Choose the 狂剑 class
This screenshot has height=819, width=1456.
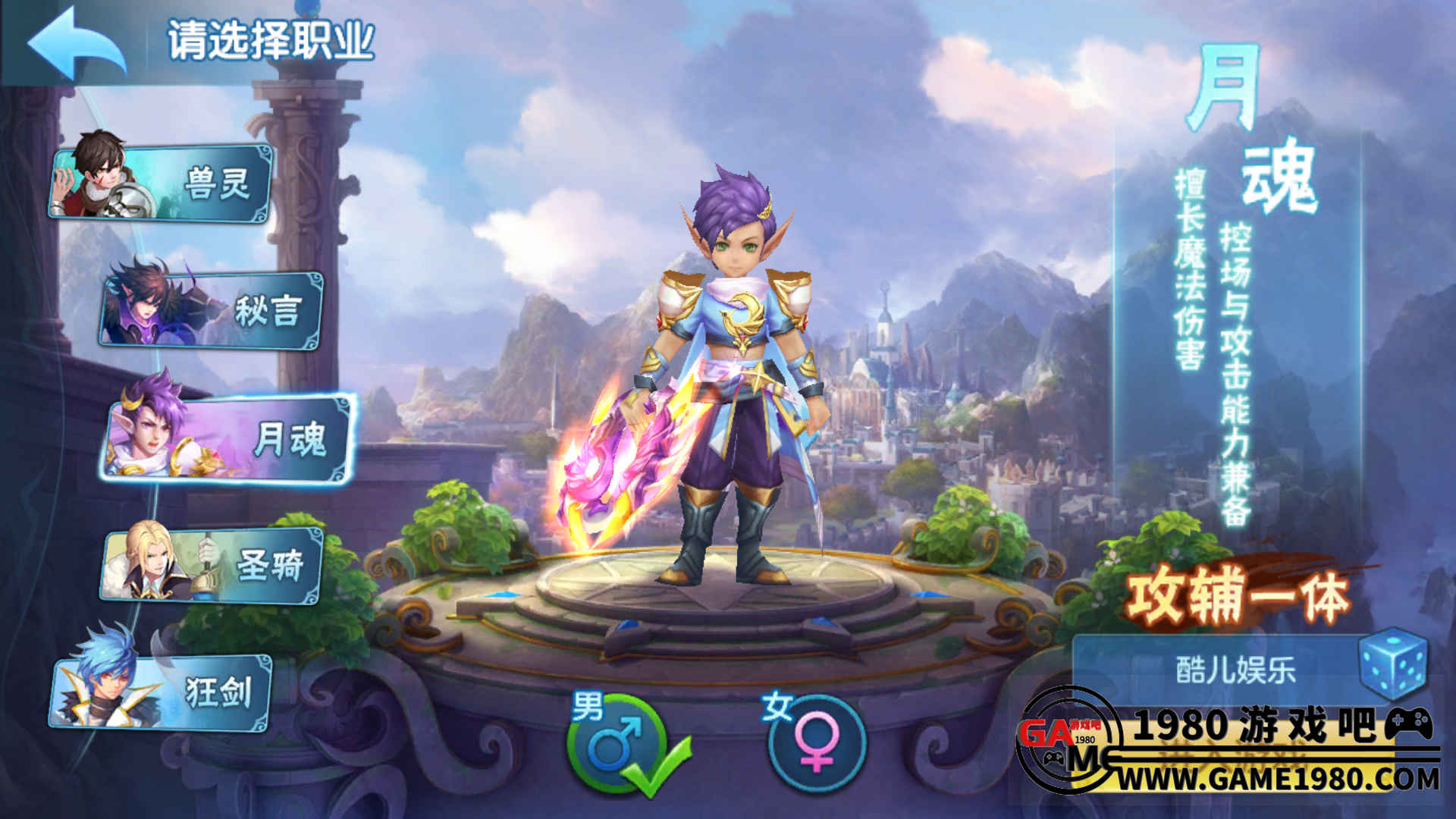pos(162,692)
